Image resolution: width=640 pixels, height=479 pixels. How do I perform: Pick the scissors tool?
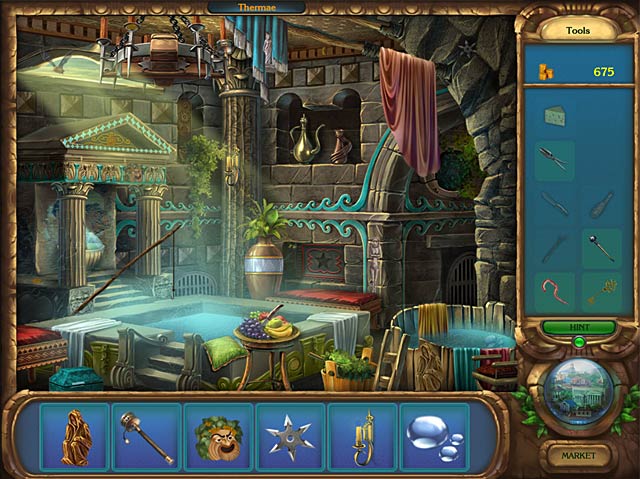point(555,159)
